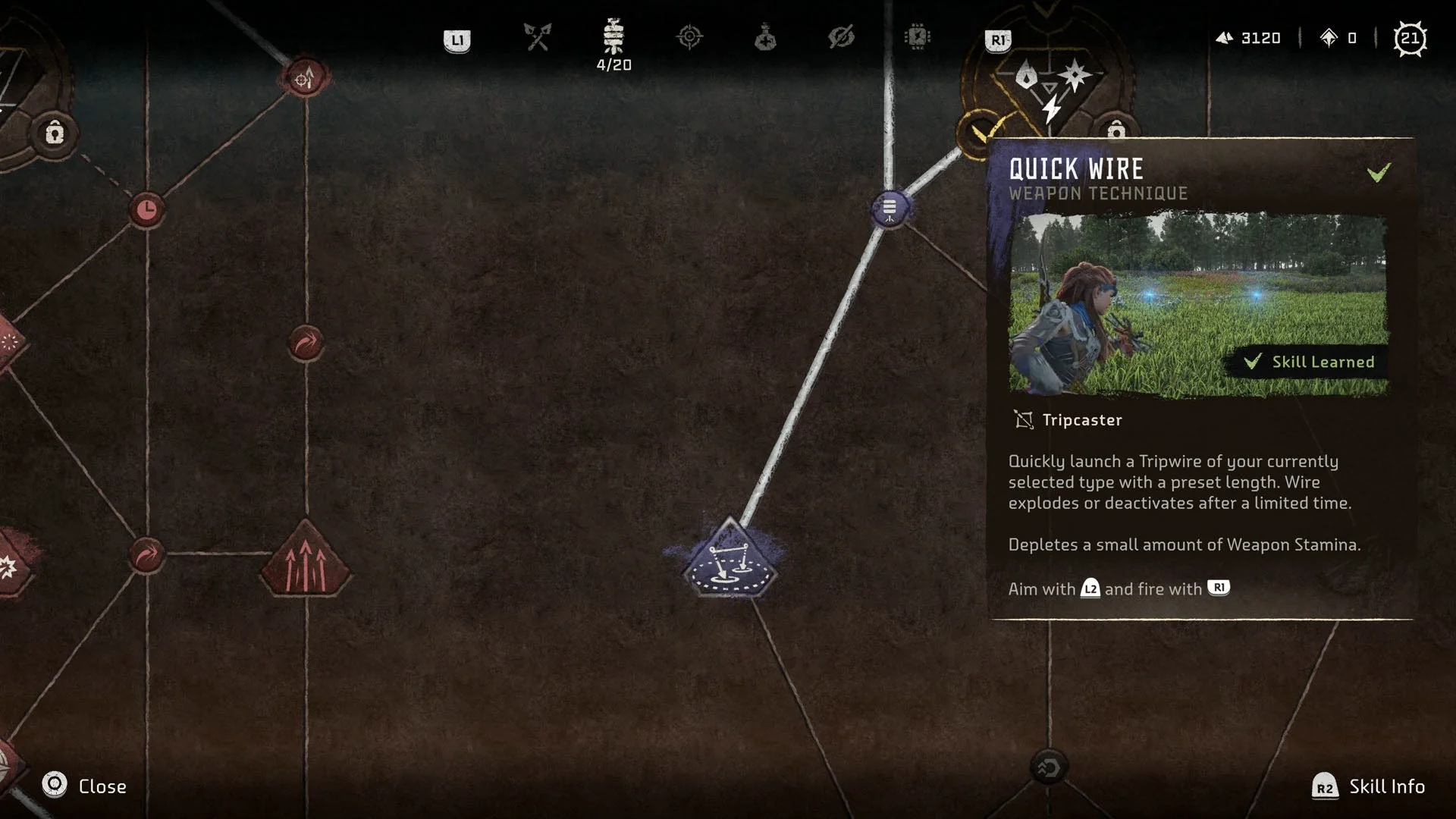This screenshot has width=1456, height=819.
Task: Choose the red clock skill node
Action: coord(146,209)
